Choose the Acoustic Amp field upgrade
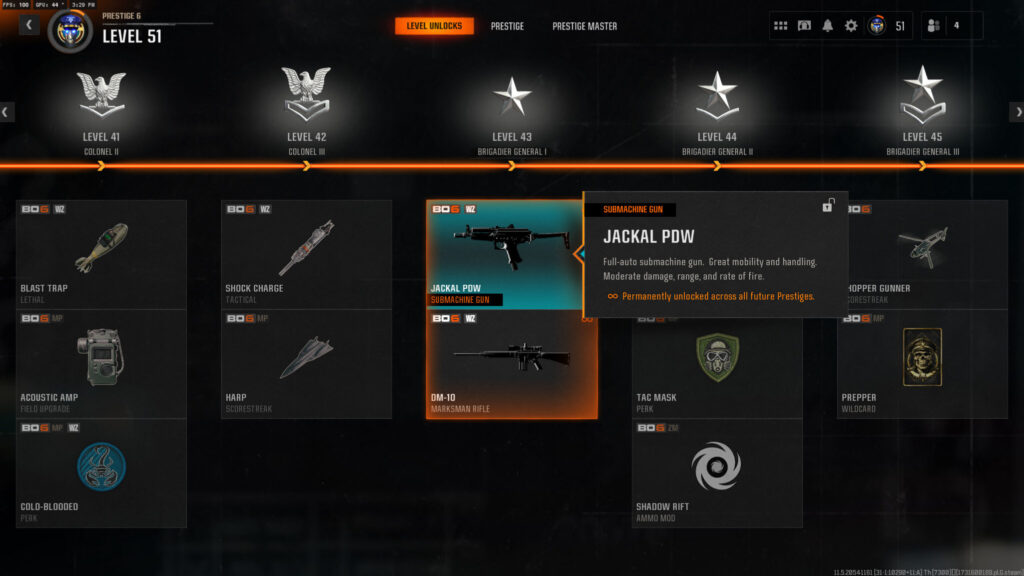This screenshot has width=1024, height=576. point(101,363)
